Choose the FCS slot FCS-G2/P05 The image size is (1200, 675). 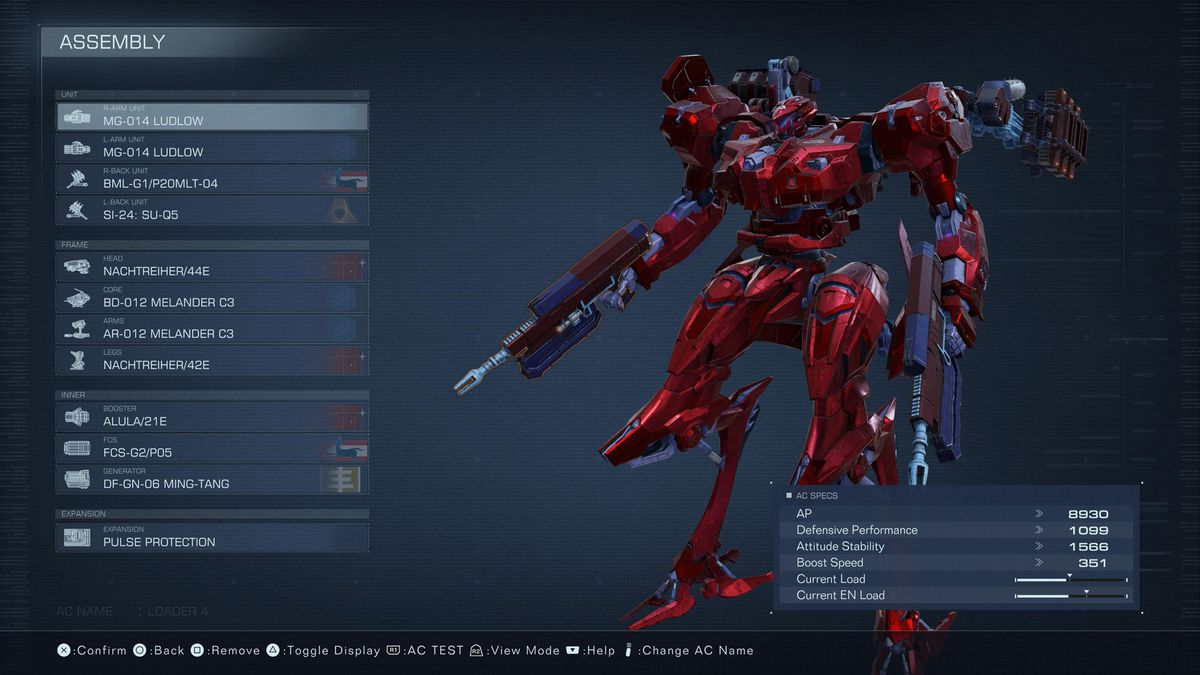(212, 448)
